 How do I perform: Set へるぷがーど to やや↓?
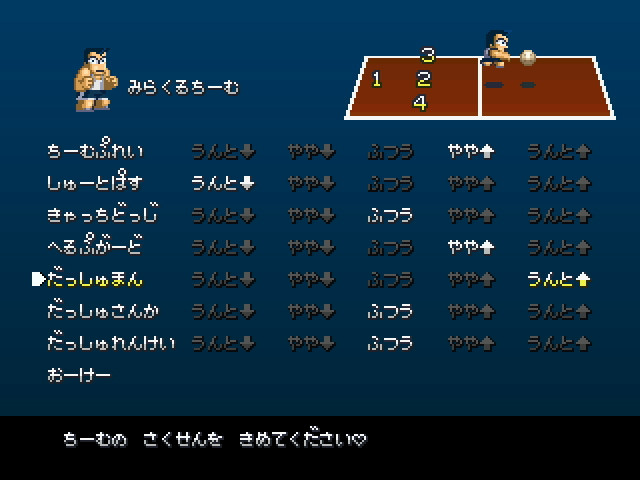coord(311,247)
